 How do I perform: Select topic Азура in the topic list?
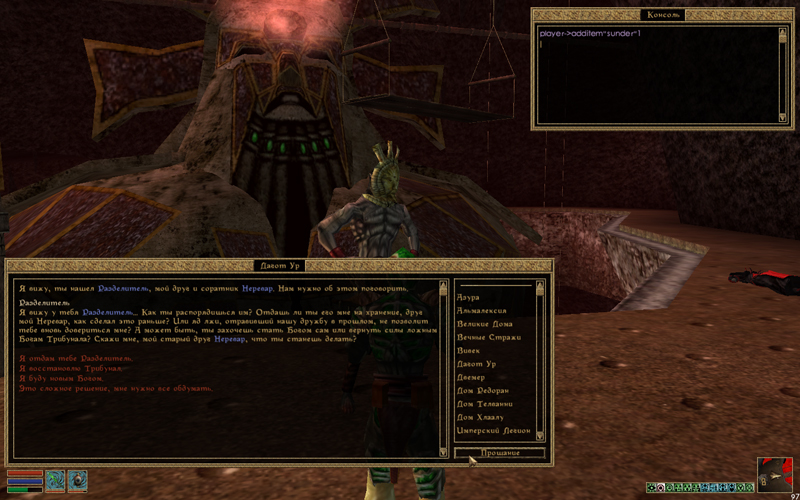coord(468,299)
